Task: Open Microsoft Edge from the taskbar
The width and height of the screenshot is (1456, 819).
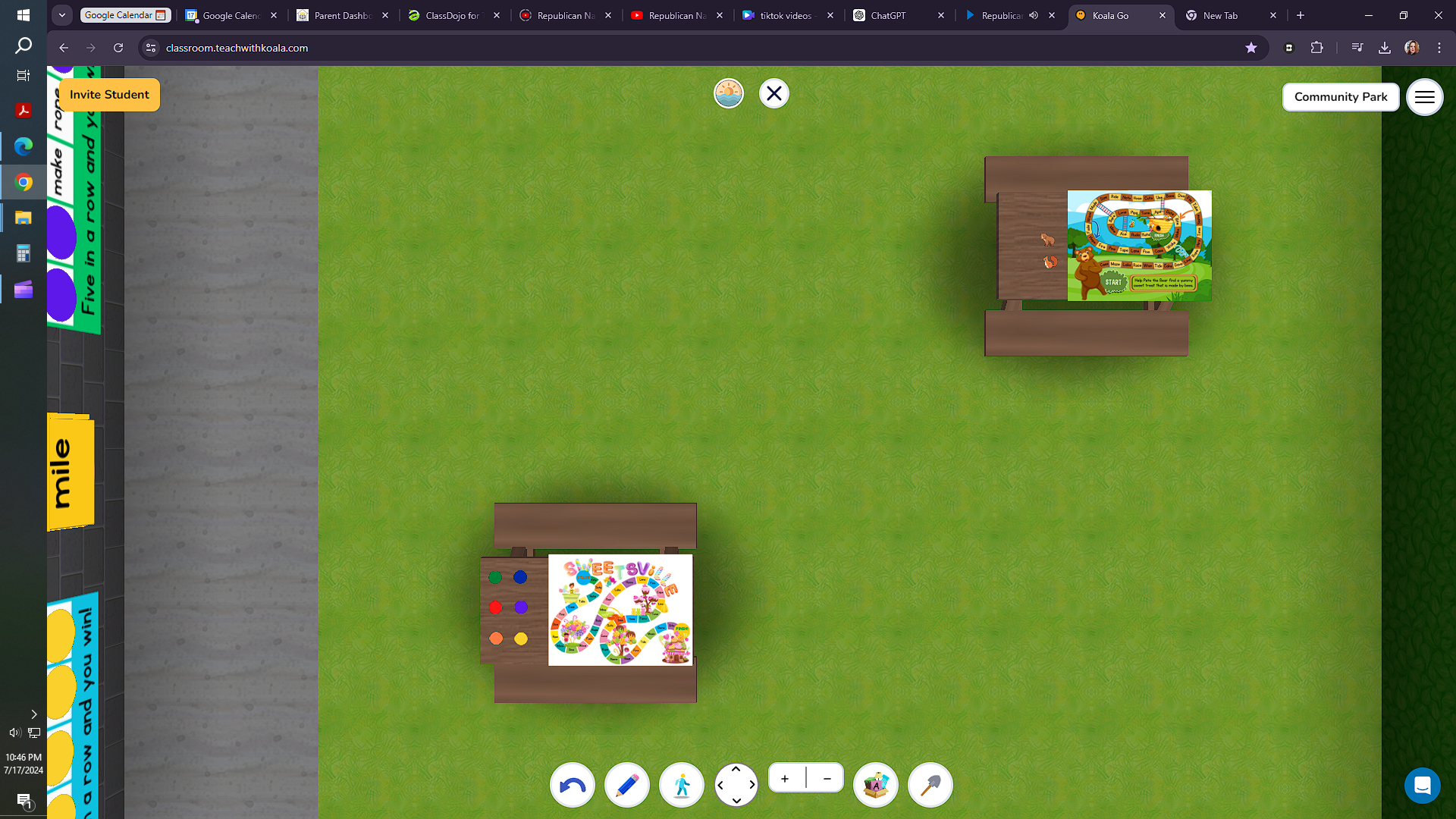Action: click(23, 146)
